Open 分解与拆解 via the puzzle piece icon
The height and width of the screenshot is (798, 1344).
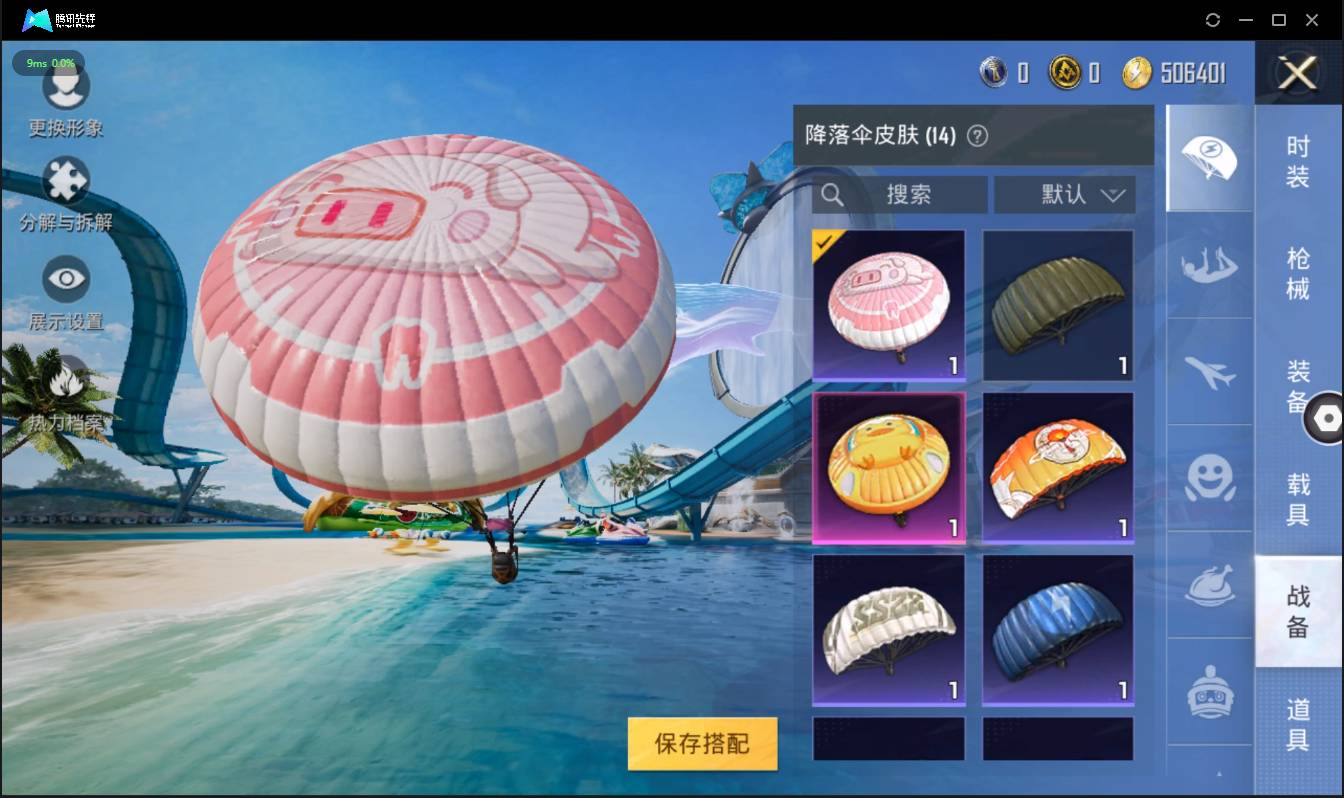[x=66, y=178]
